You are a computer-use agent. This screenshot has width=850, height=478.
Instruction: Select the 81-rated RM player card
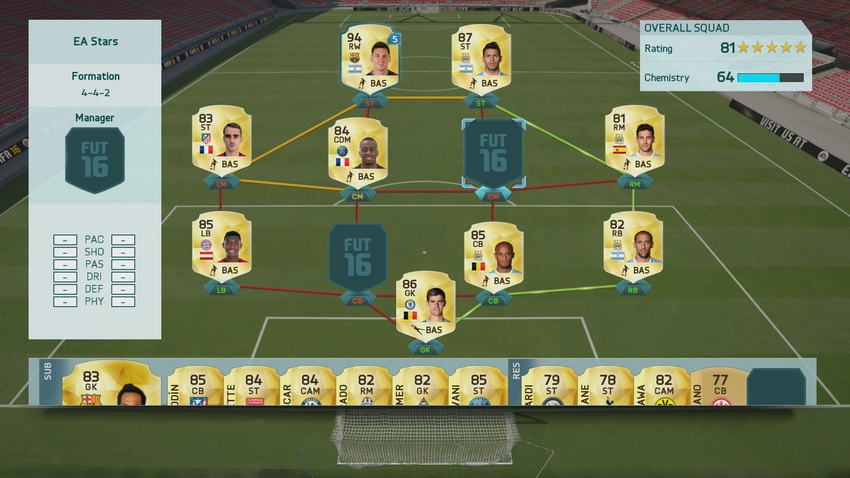(634, 140)
